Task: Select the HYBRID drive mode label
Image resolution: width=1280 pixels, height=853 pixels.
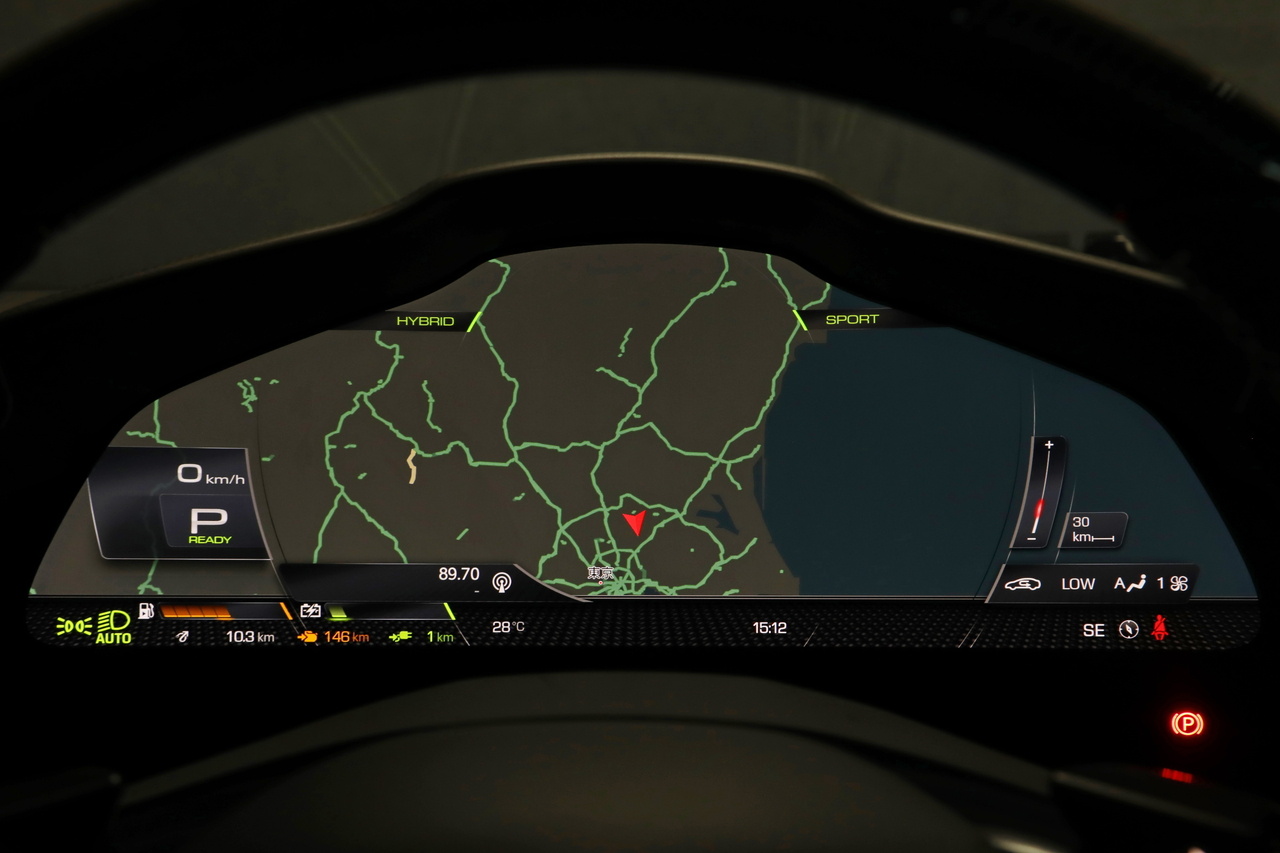Action: (425, 321)
